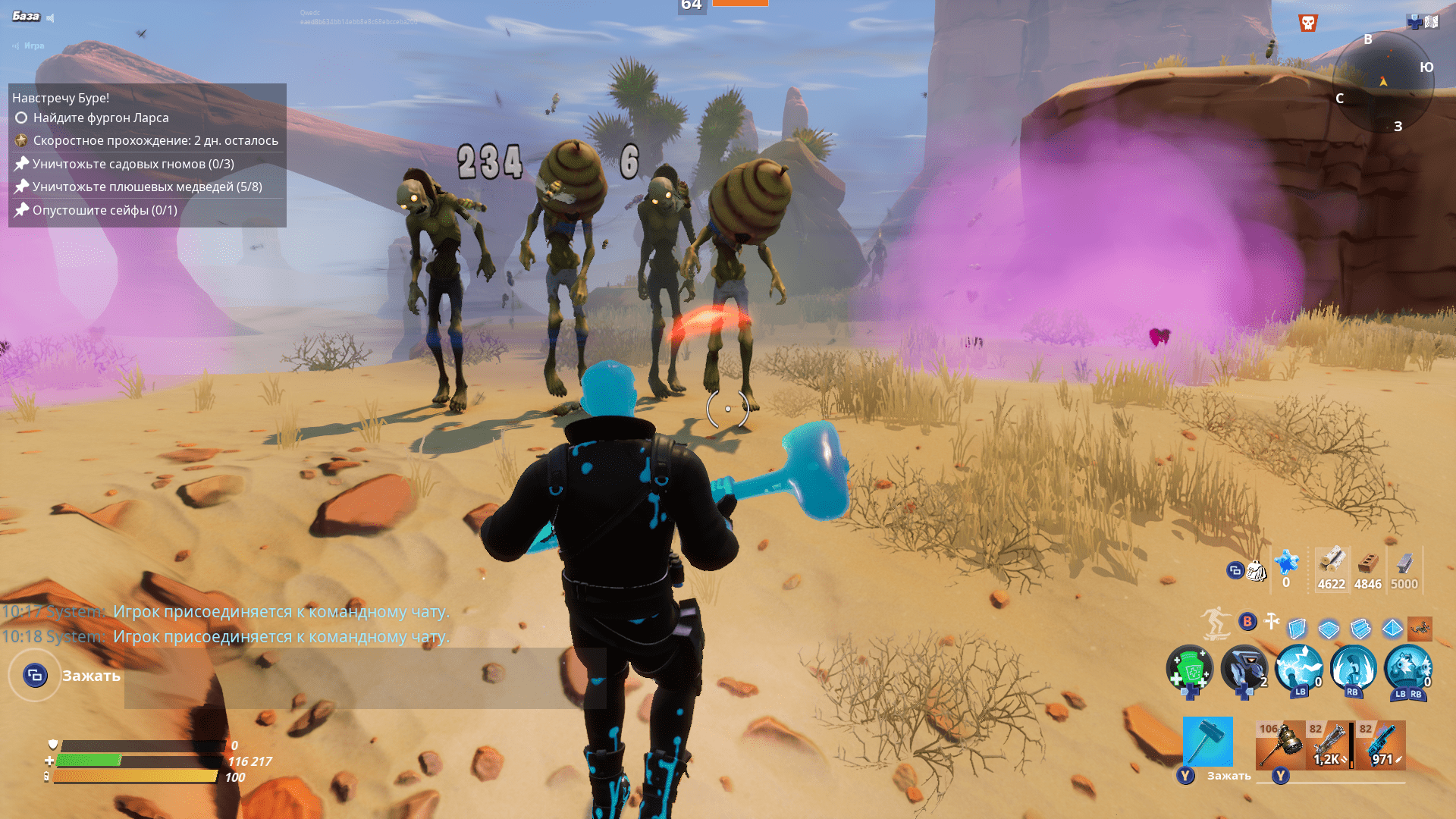
Task: Unpin the Уничтожьте садовых гномов quest
Action: [x=23, y=164]
